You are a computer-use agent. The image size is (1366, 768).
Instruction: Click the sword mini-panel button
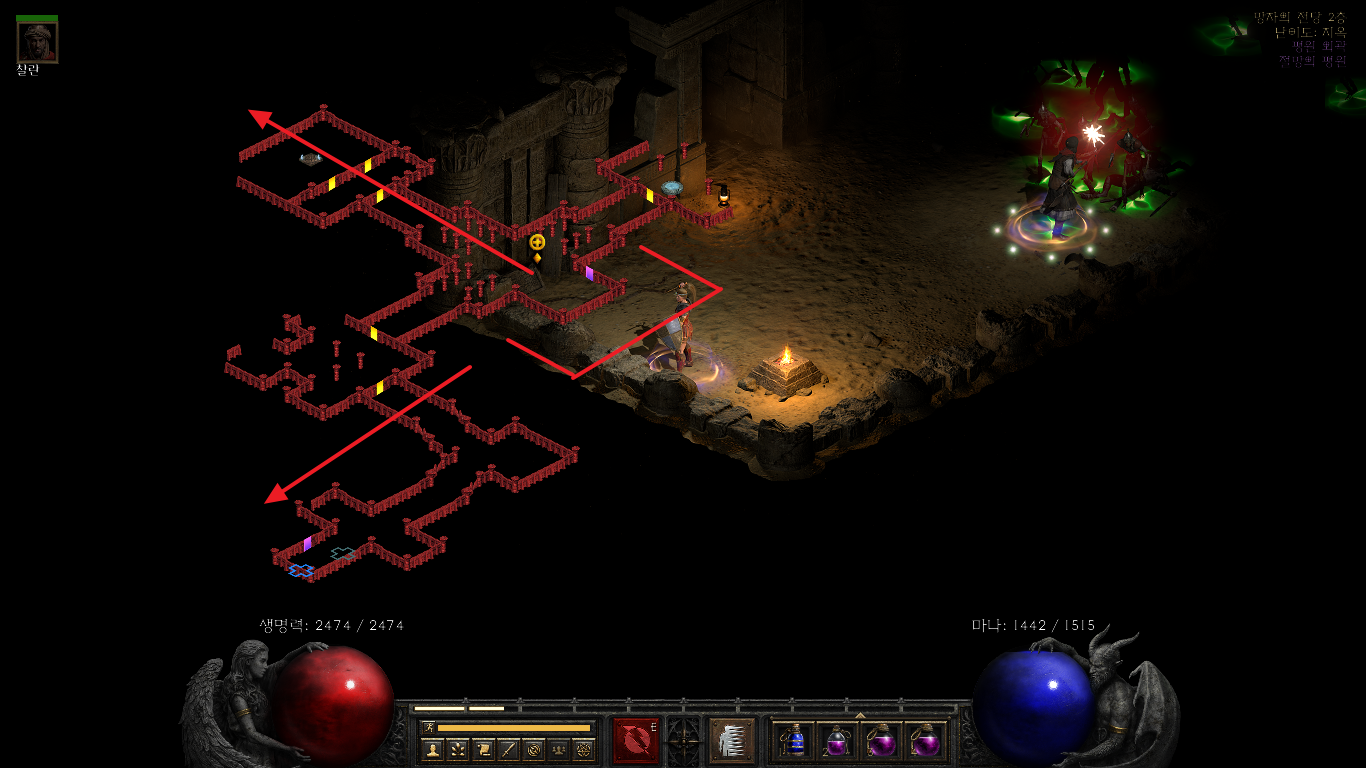click(509, 749)
